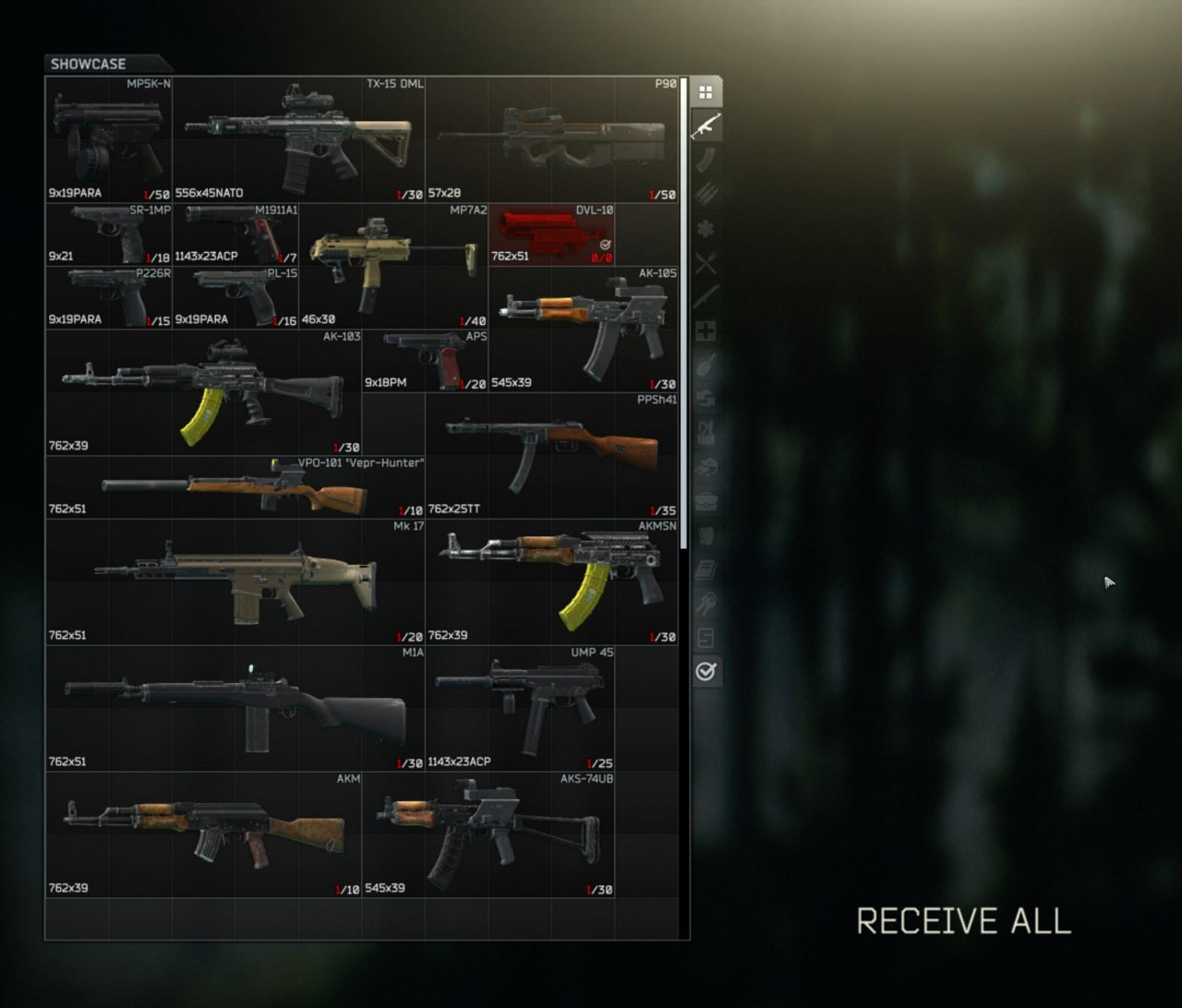
Task: Pick the PPSh41 submachine gun
Action: pyautogui.click(x=551, y=455)
